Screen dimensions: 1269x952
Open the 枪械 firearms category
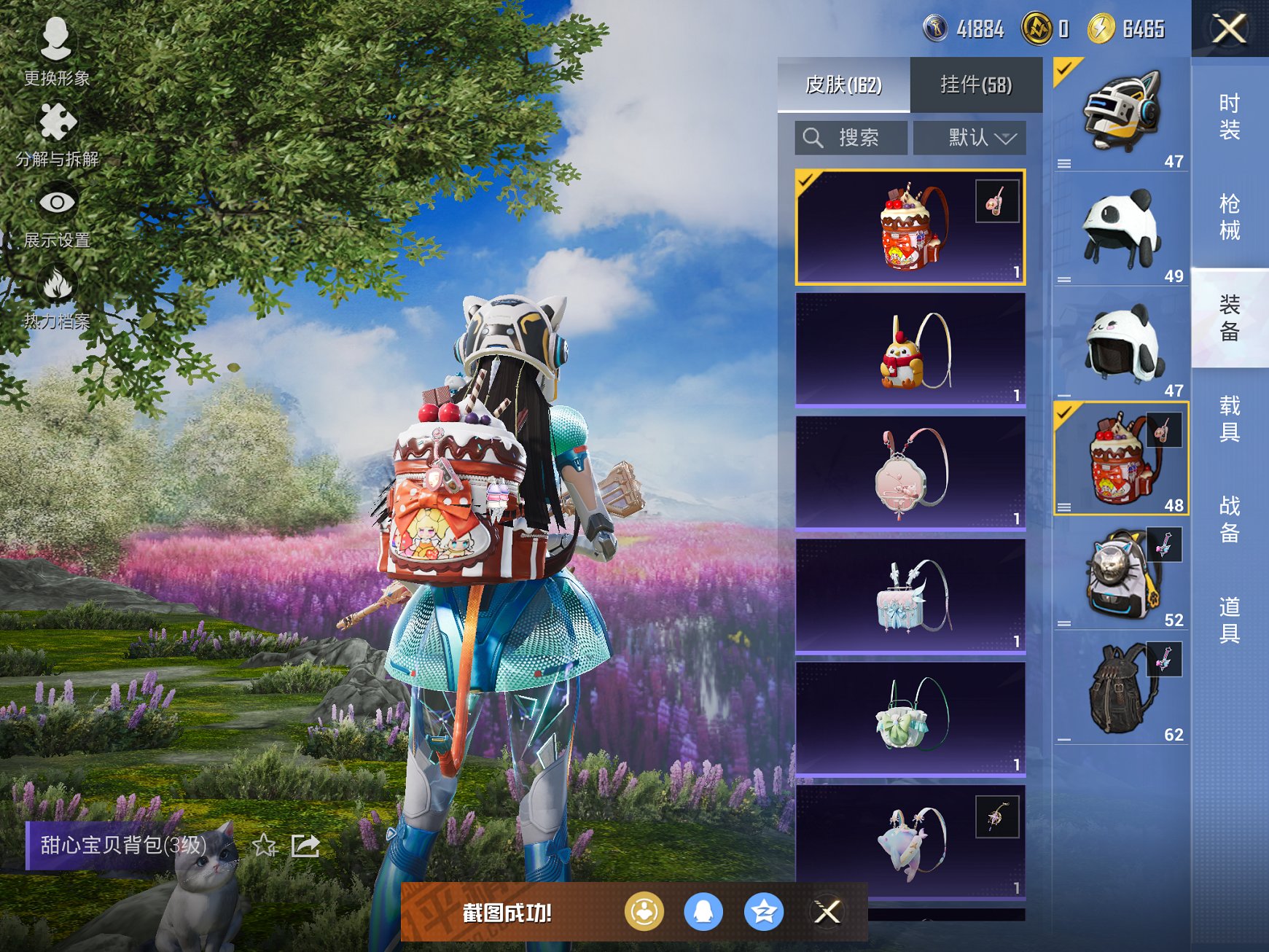(1230, 216)
